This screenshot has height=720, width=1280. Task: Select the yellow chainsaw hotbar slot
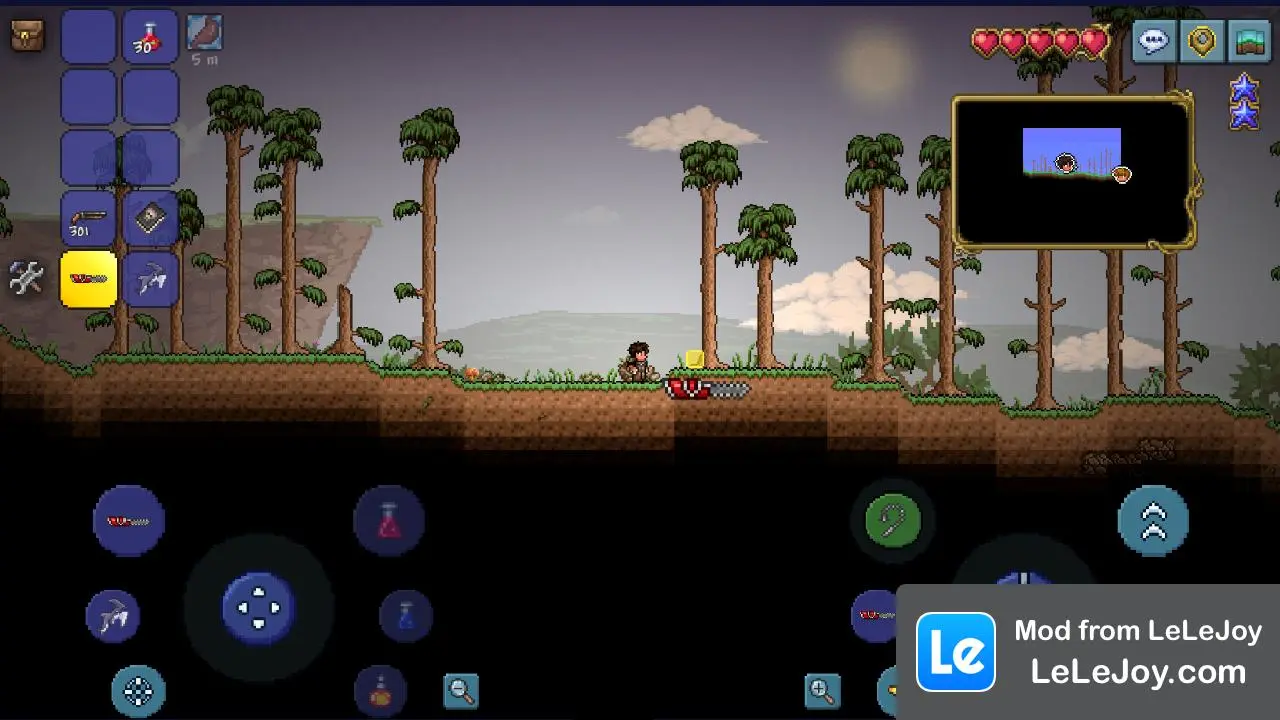tap(88, 280)
